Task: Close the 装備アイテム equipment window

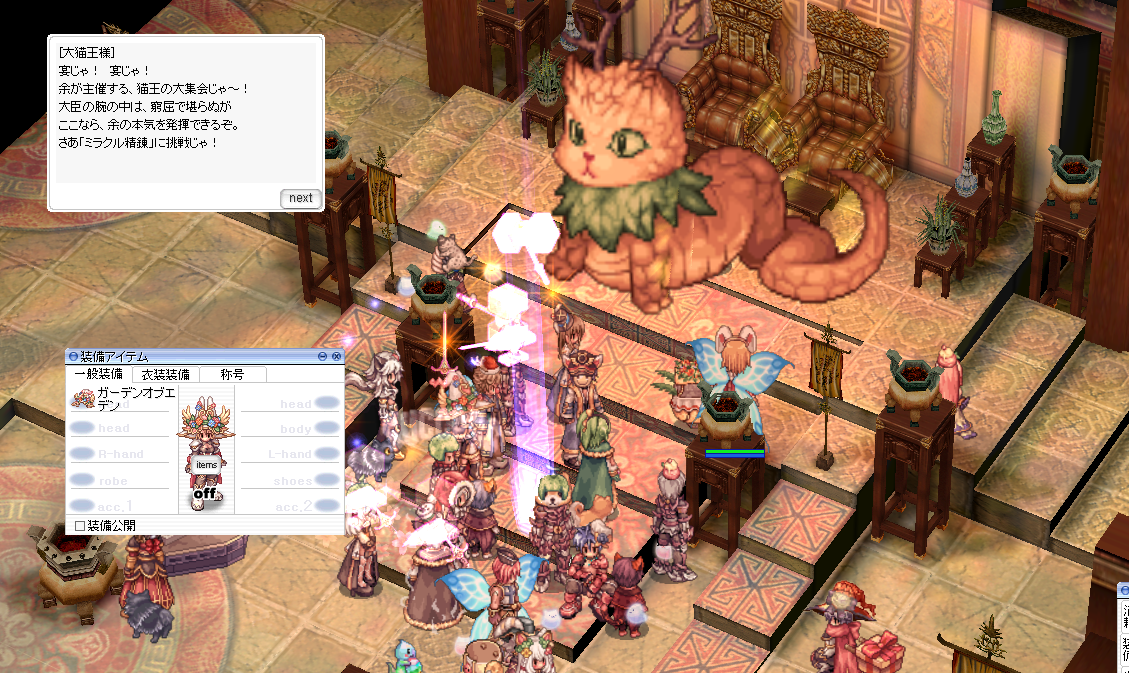Action: click(337, 356)
